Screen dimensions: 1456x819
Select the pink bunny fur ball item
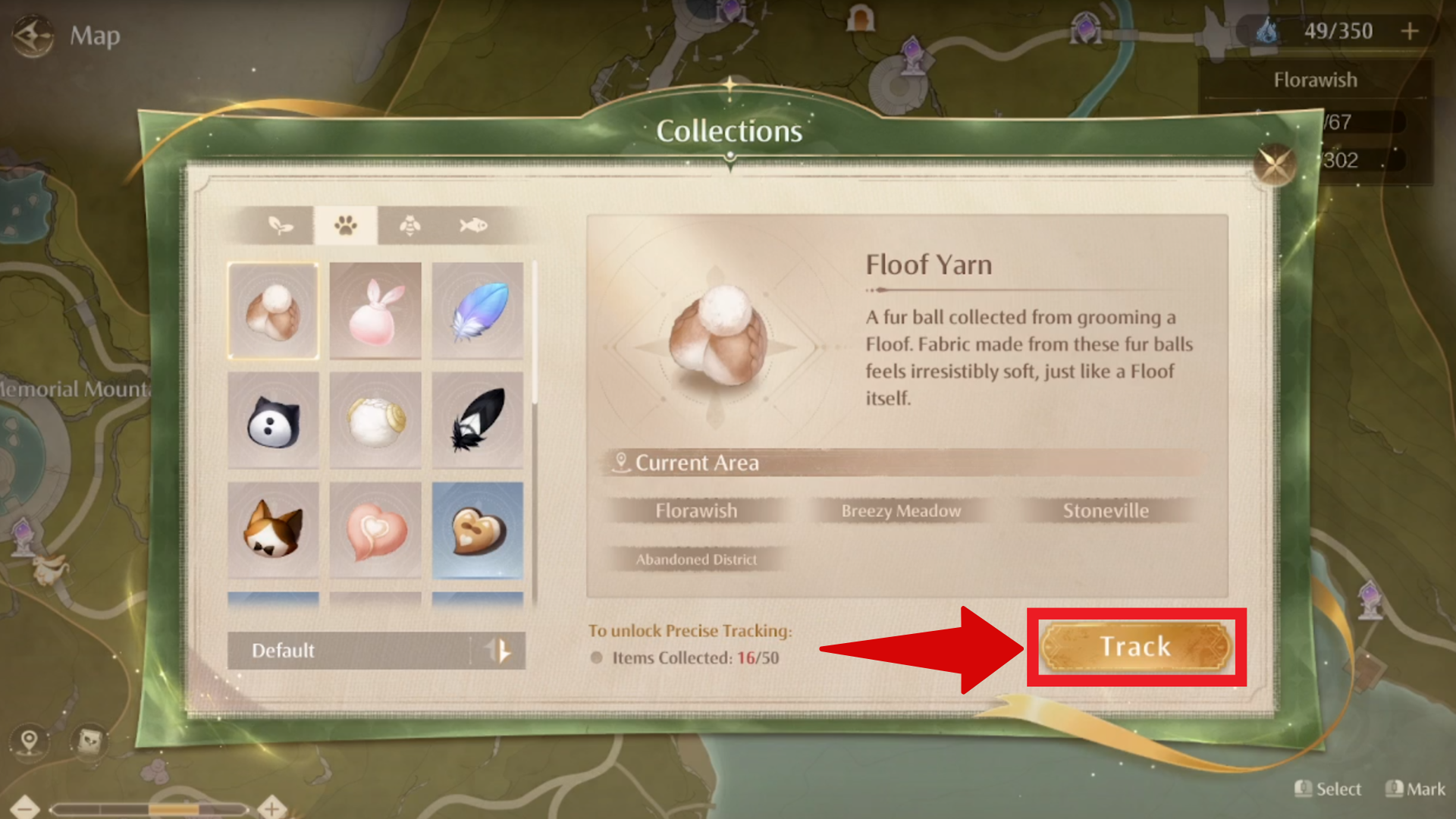pyautogui.click(x=375, y=312)
